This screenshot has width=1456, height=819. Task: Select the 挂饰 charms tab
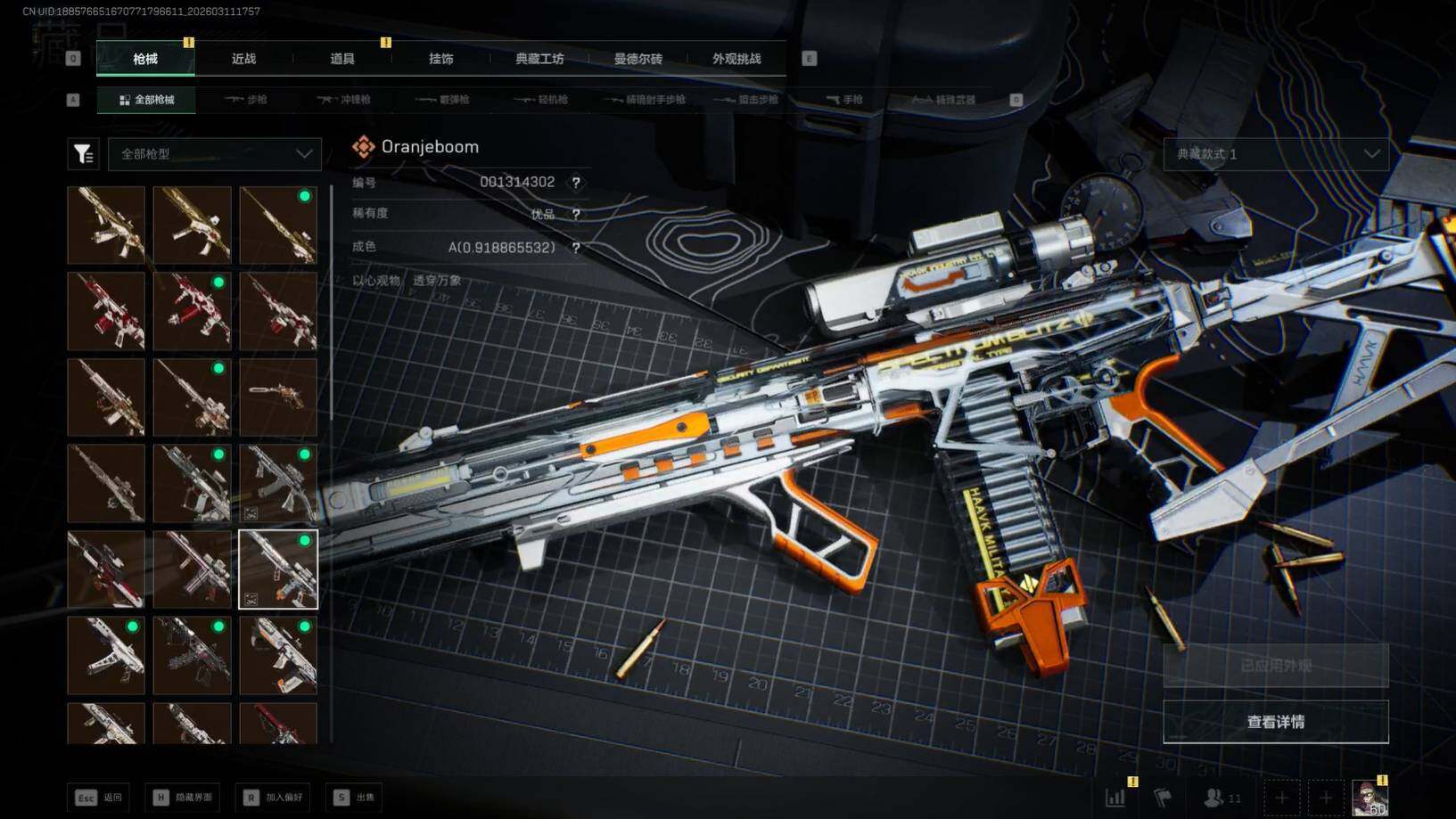click(x=440, y=59)
